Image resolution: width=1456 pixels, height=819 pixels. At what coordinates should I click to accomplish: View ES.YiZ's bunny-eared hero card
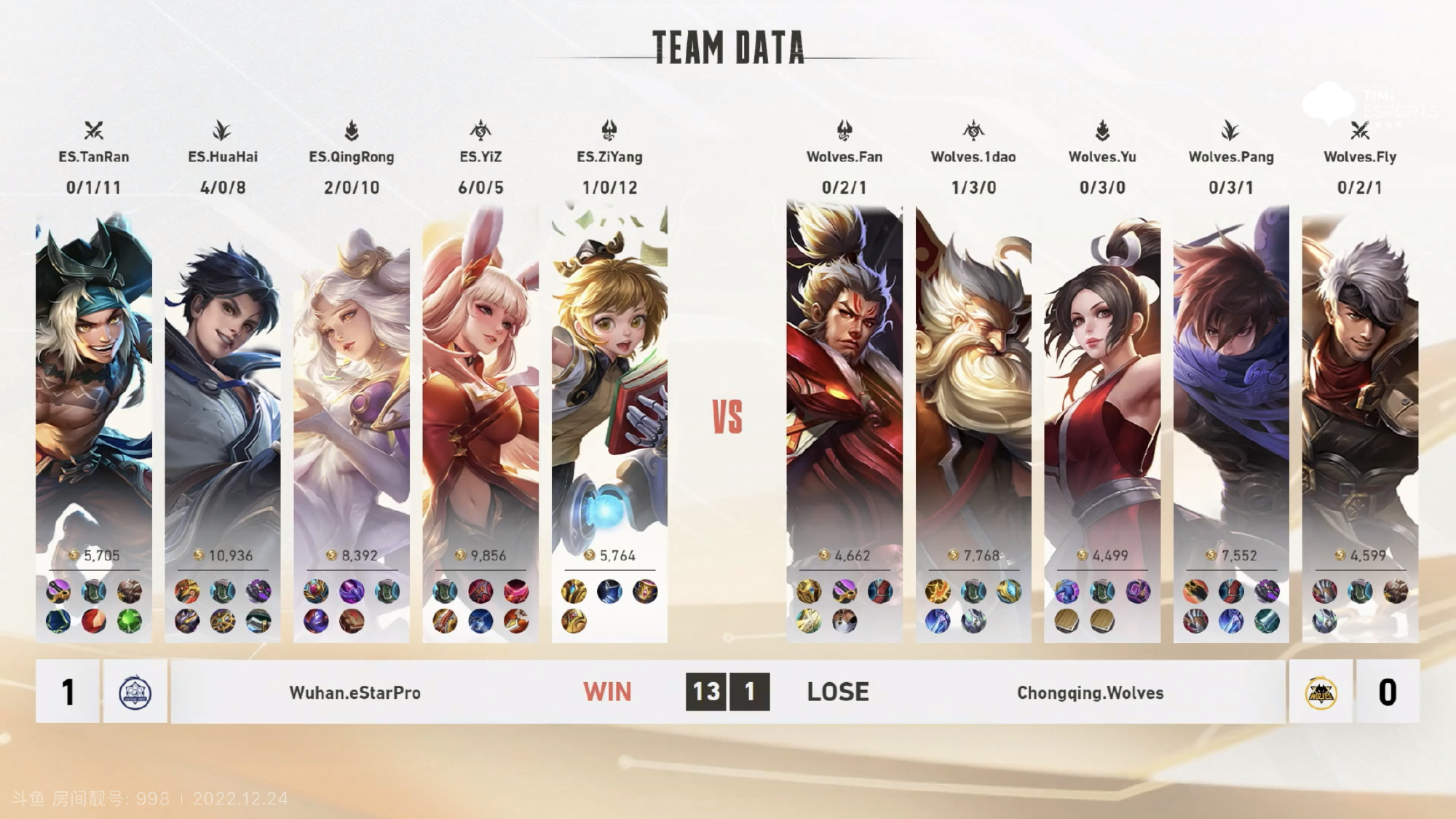480,379
